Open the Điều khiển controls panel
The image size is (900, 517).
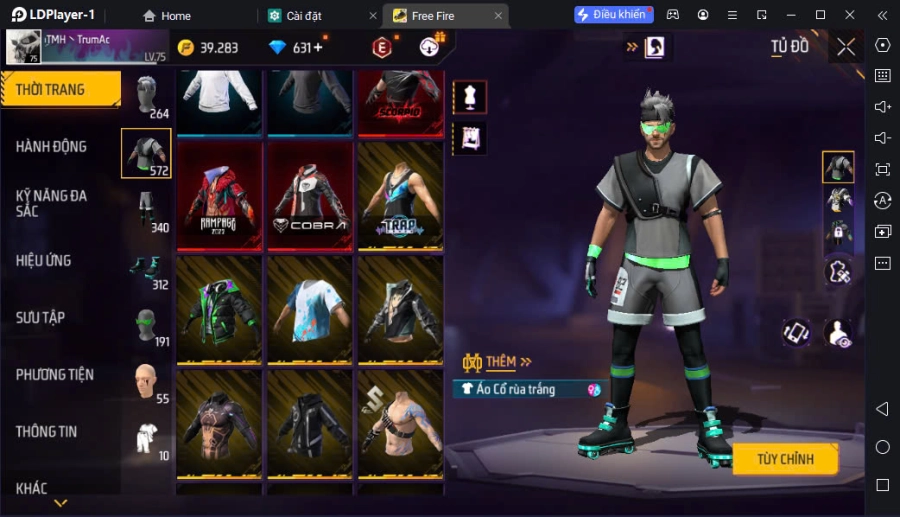pyautogui.click(x=612, y=15)
